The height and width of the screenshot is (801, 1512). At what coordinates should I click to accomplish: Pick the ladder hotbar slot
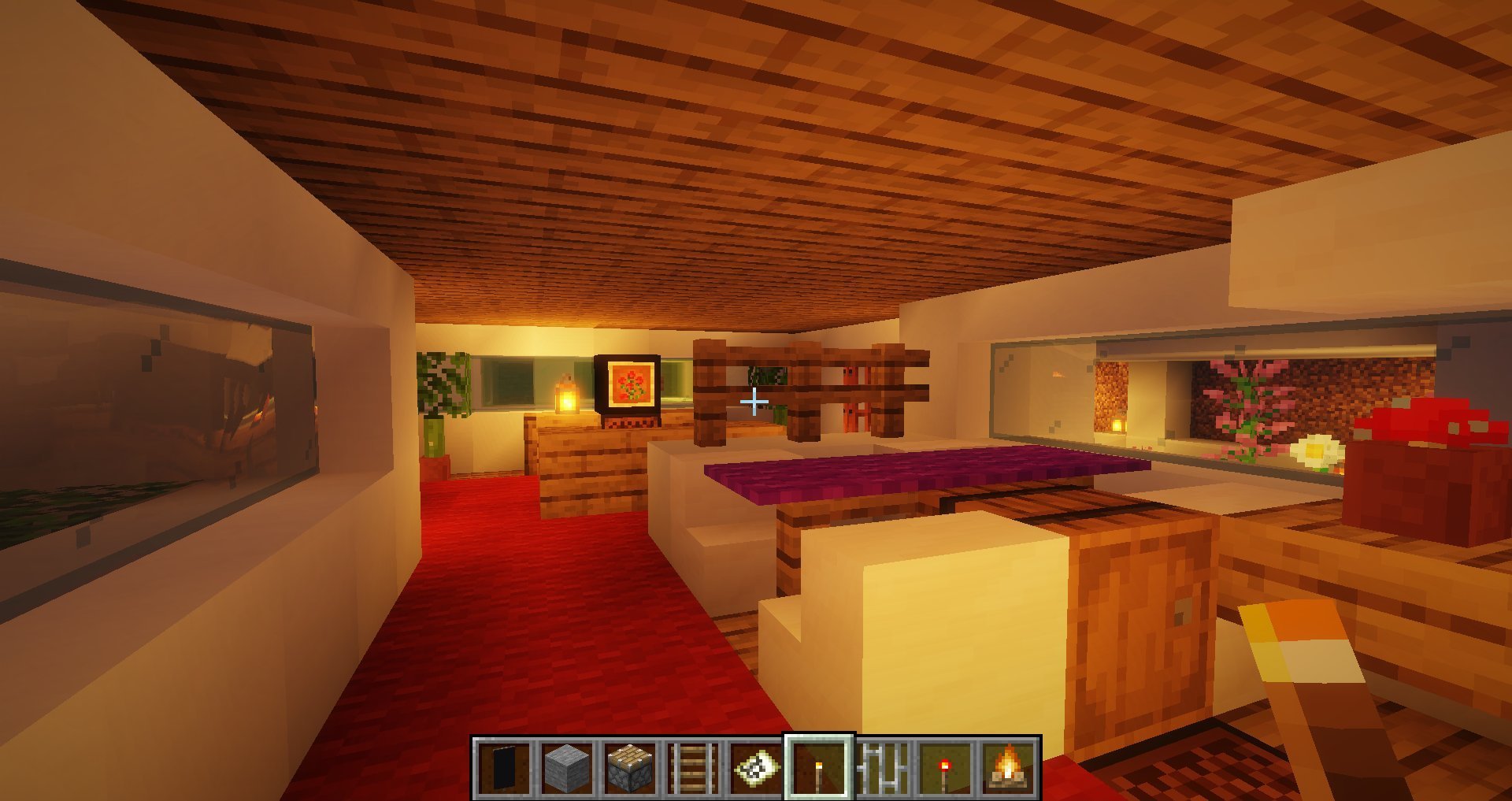click(692, 768)
